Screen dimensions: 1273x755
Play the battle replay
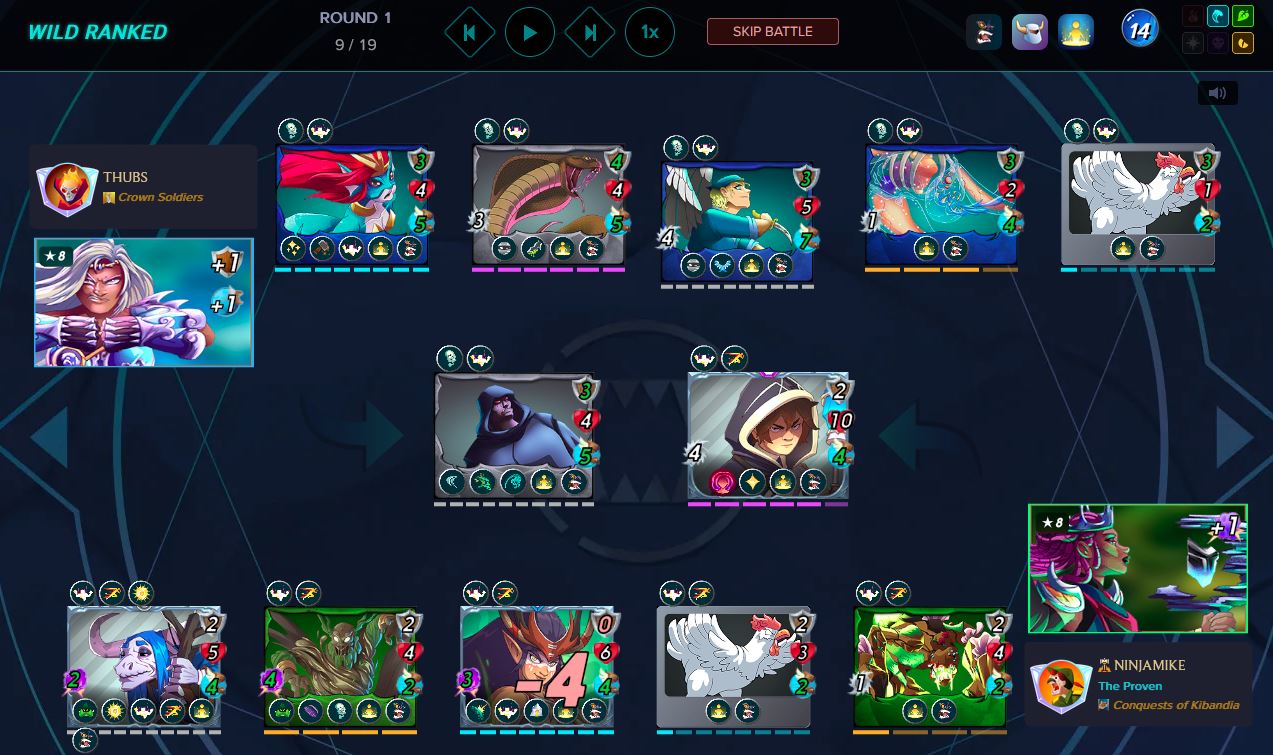(x=530, y=33)
